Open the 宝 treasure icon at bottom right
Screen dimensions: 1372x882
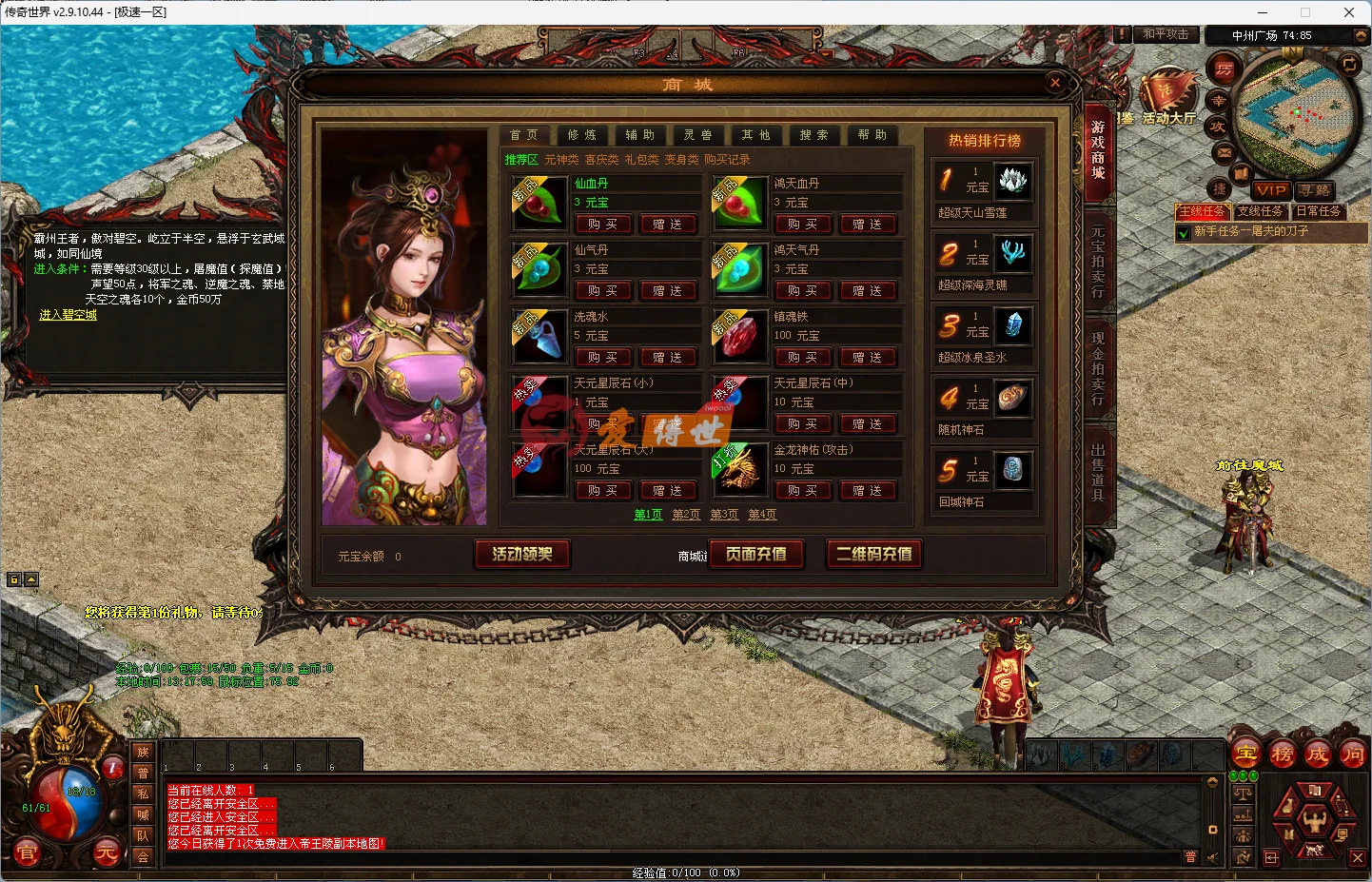pos(1245,753)
